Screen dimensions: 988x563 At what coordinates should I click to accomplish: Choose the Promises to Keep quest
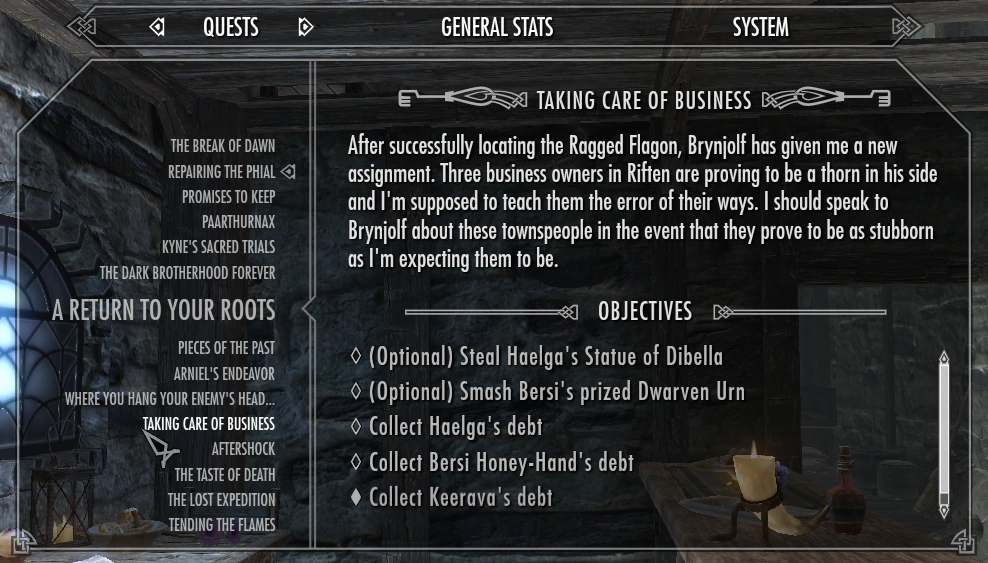click(x=228, y=197)
